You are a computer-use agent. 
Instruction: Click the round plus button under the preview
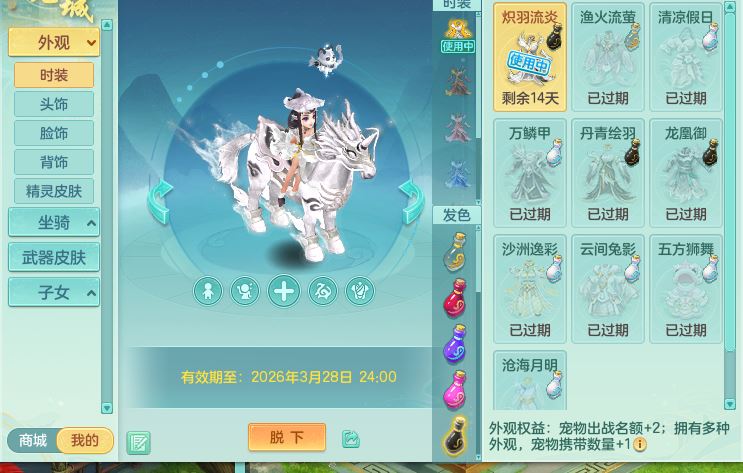pyautogui.click(x=284, y=291)
